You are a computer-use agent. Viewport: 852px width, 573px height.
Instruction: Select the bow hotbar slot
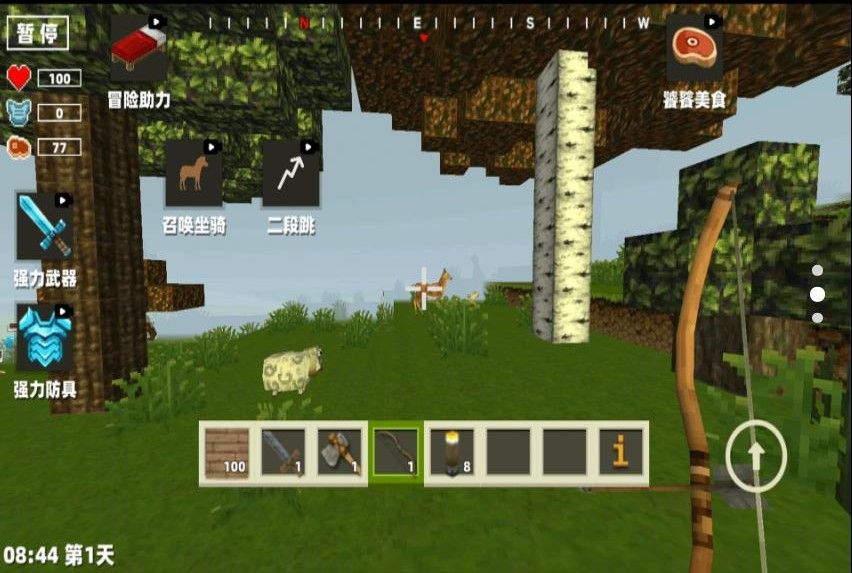396,453
